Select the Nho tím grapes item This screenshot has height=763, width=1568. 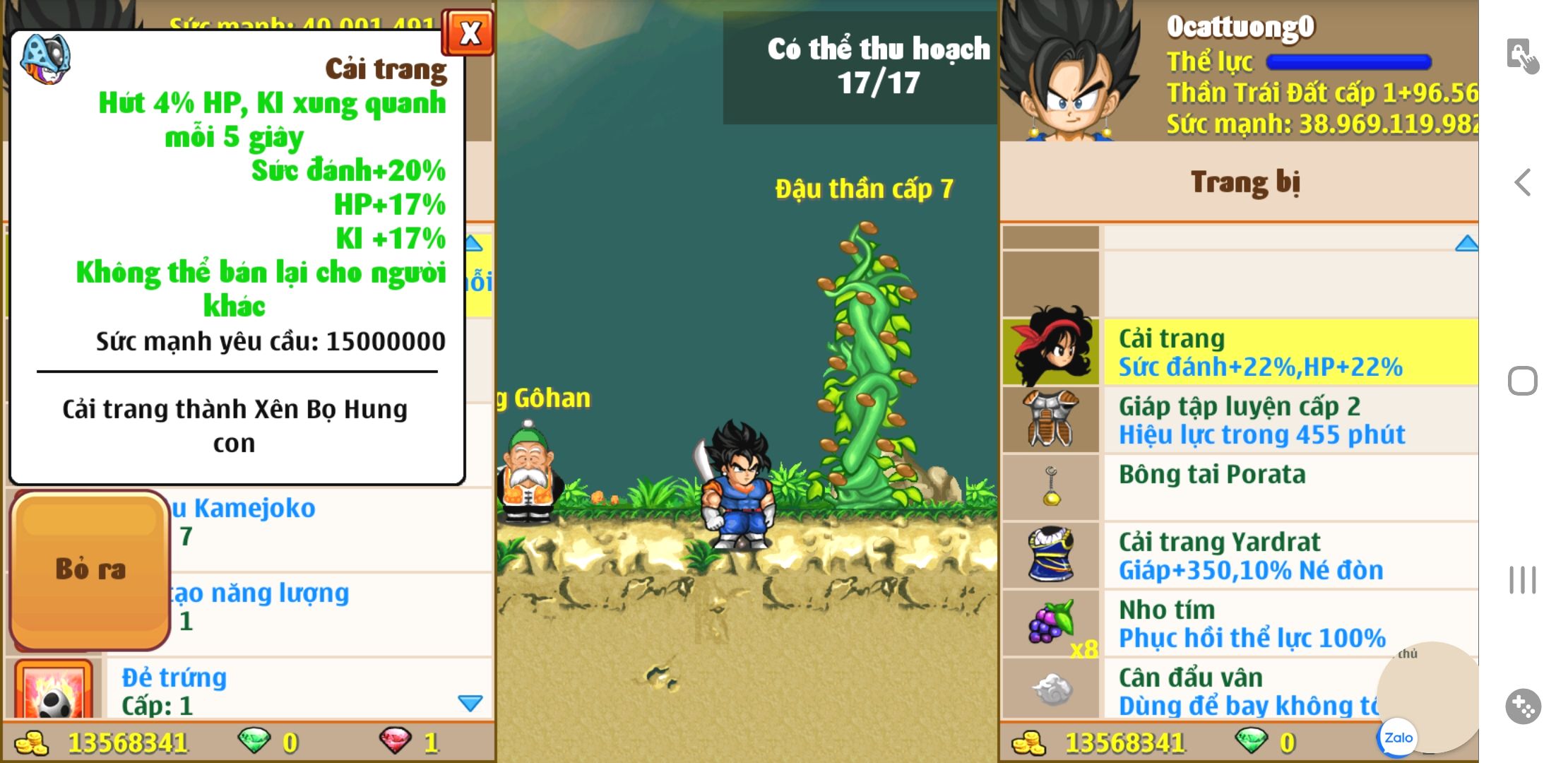(x=1290, y=623)
